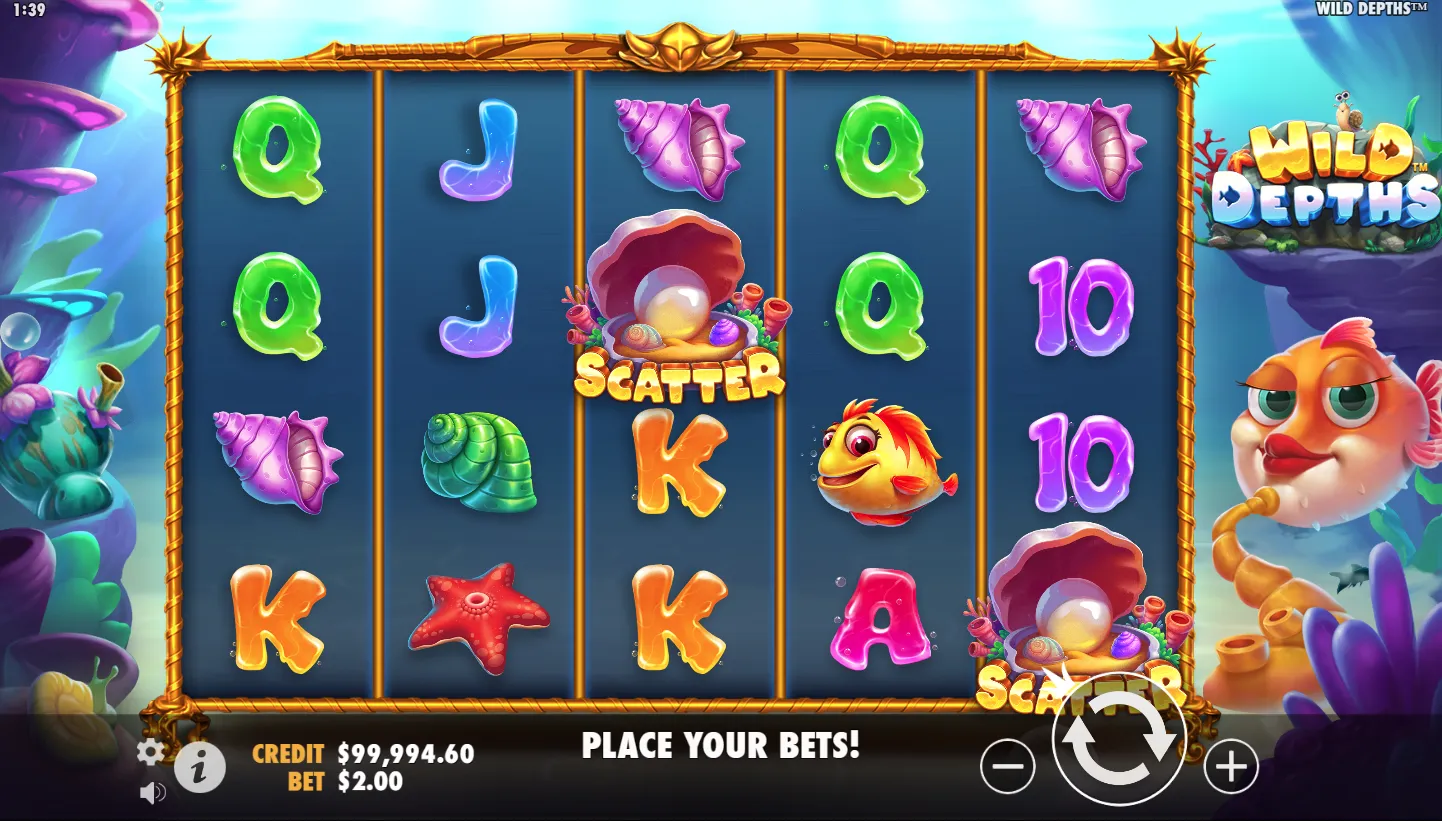Show the game info paytable
Viewport: 1442px width, 821px height.
[x=200, y=768]
